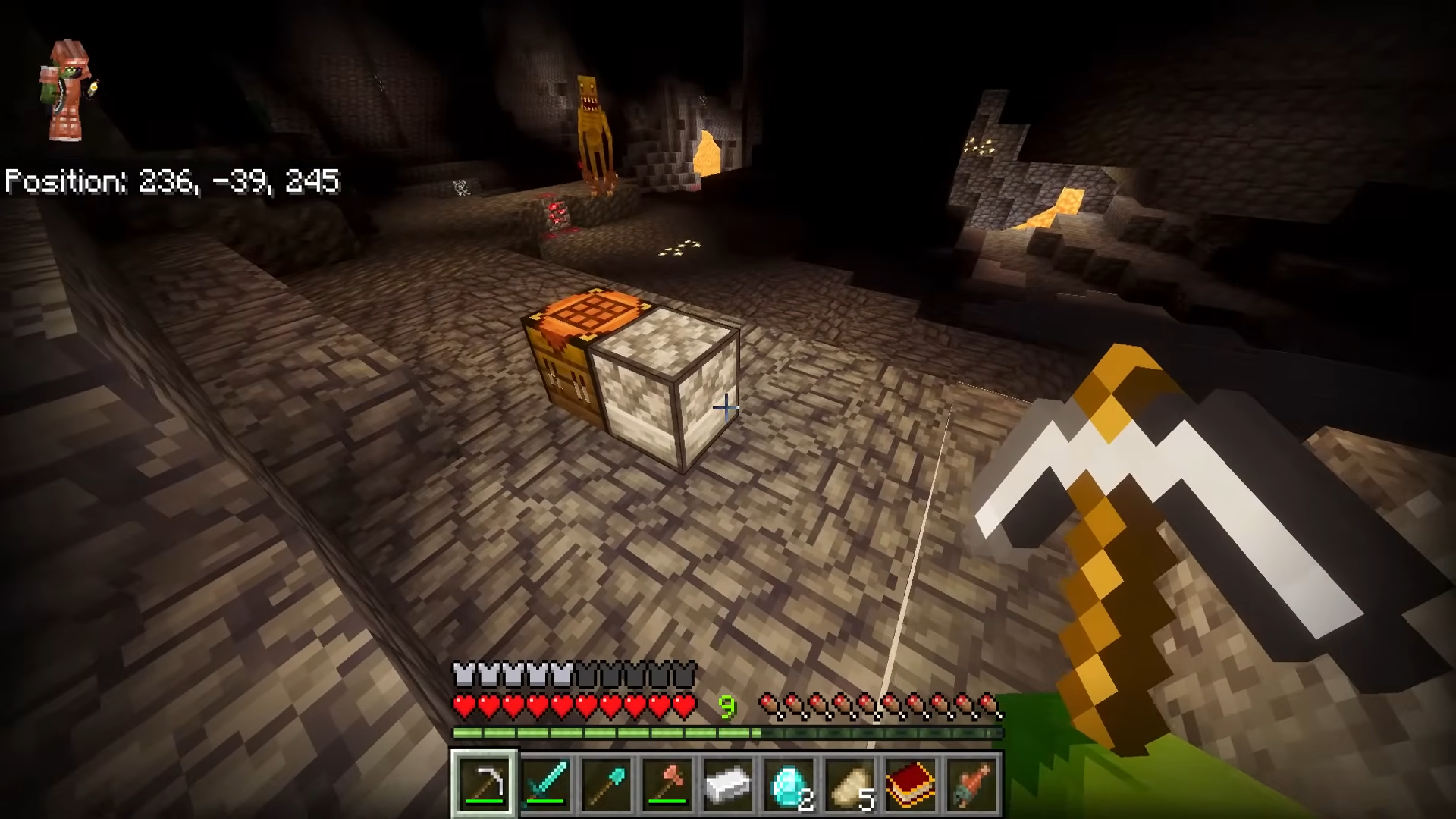This screenshot has height=819, width=1456.
Task: Select the iron ingot hotbar slot
Action: 728,784
